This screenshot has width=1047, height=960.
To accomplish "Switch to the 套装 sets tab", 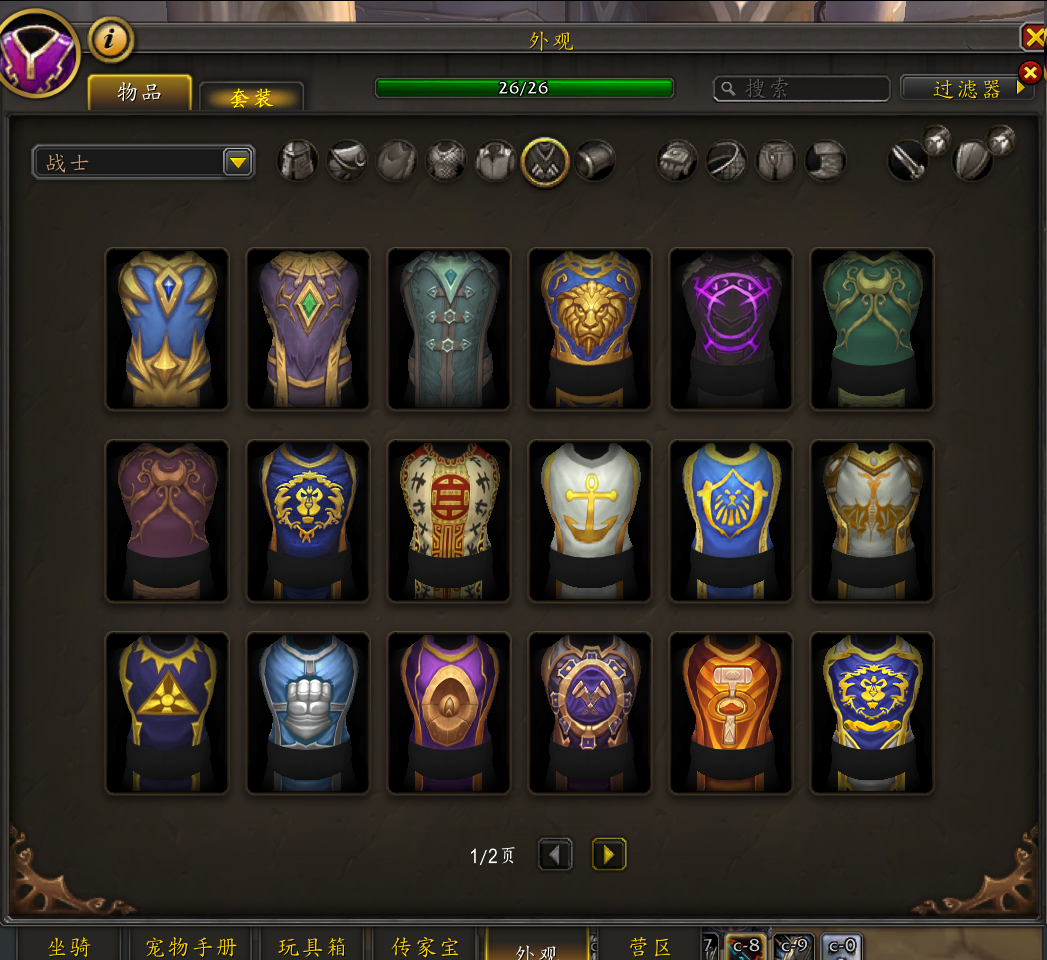I will (x=251, y=97).
